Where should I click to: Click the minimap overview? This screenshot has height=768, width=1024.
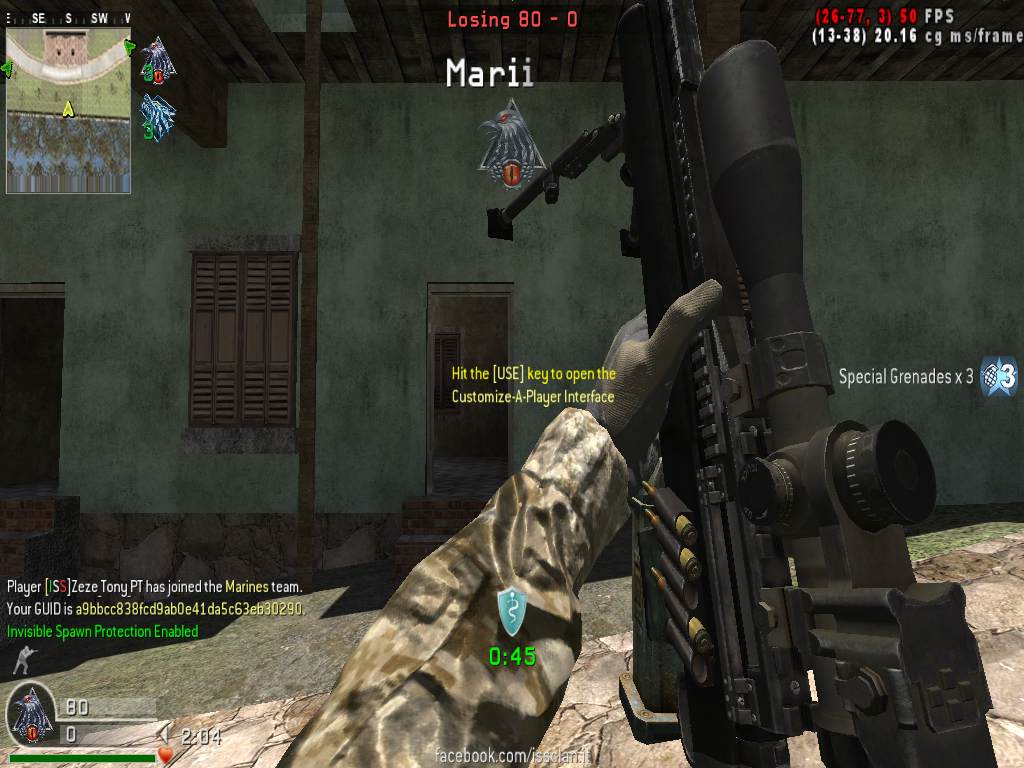68,110
